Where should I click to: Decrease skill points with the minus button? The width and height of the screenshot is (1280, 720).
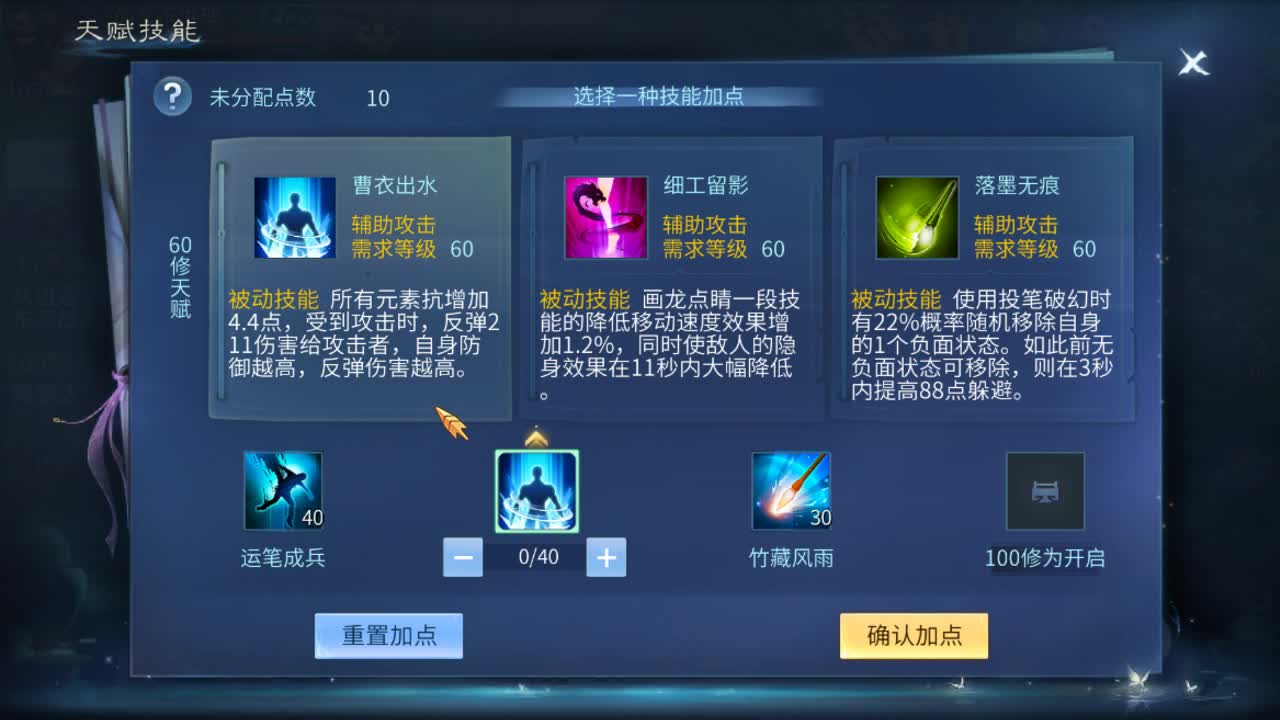[462, 557]
